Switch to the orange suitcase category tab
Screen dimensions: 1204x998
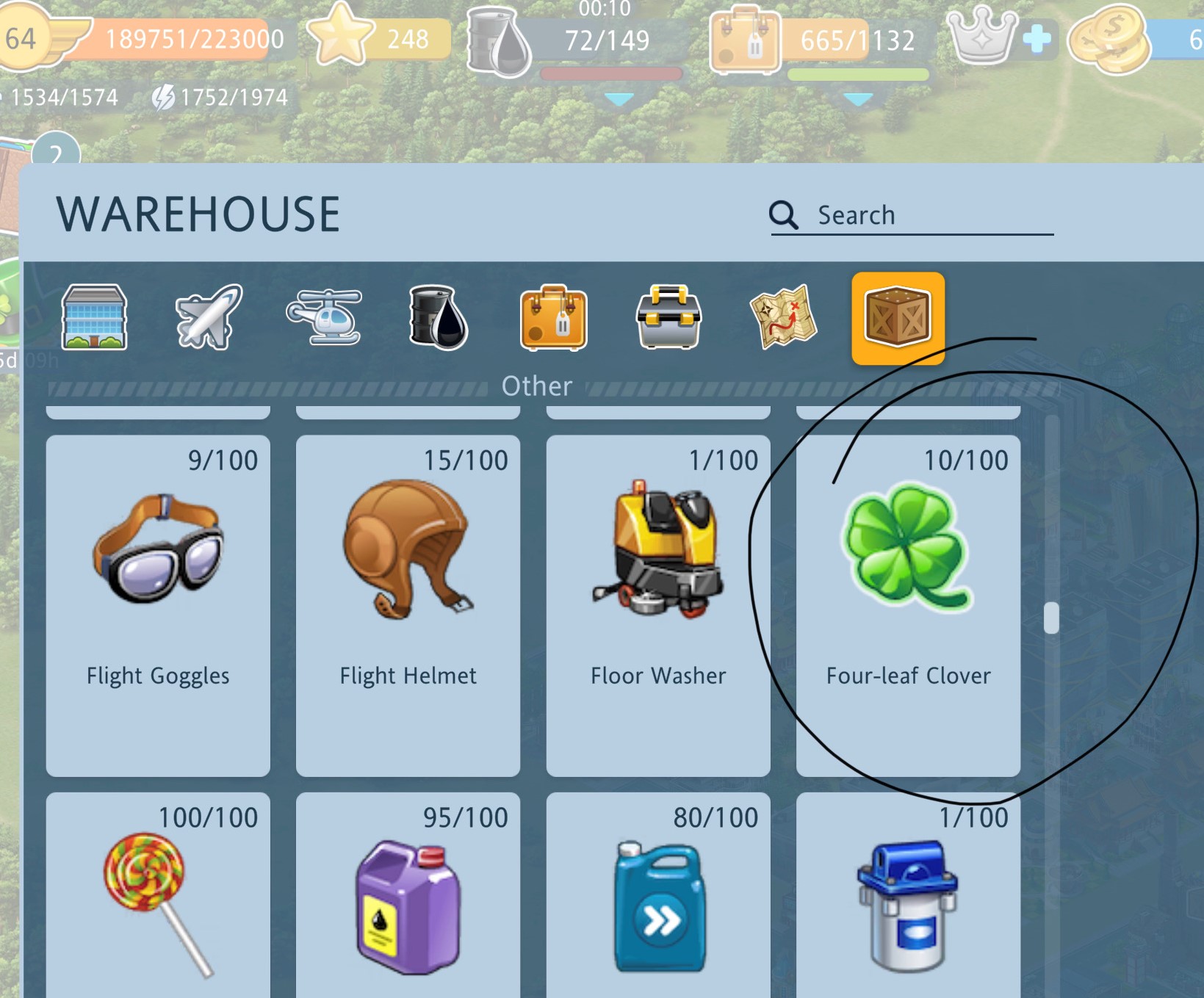553,317
